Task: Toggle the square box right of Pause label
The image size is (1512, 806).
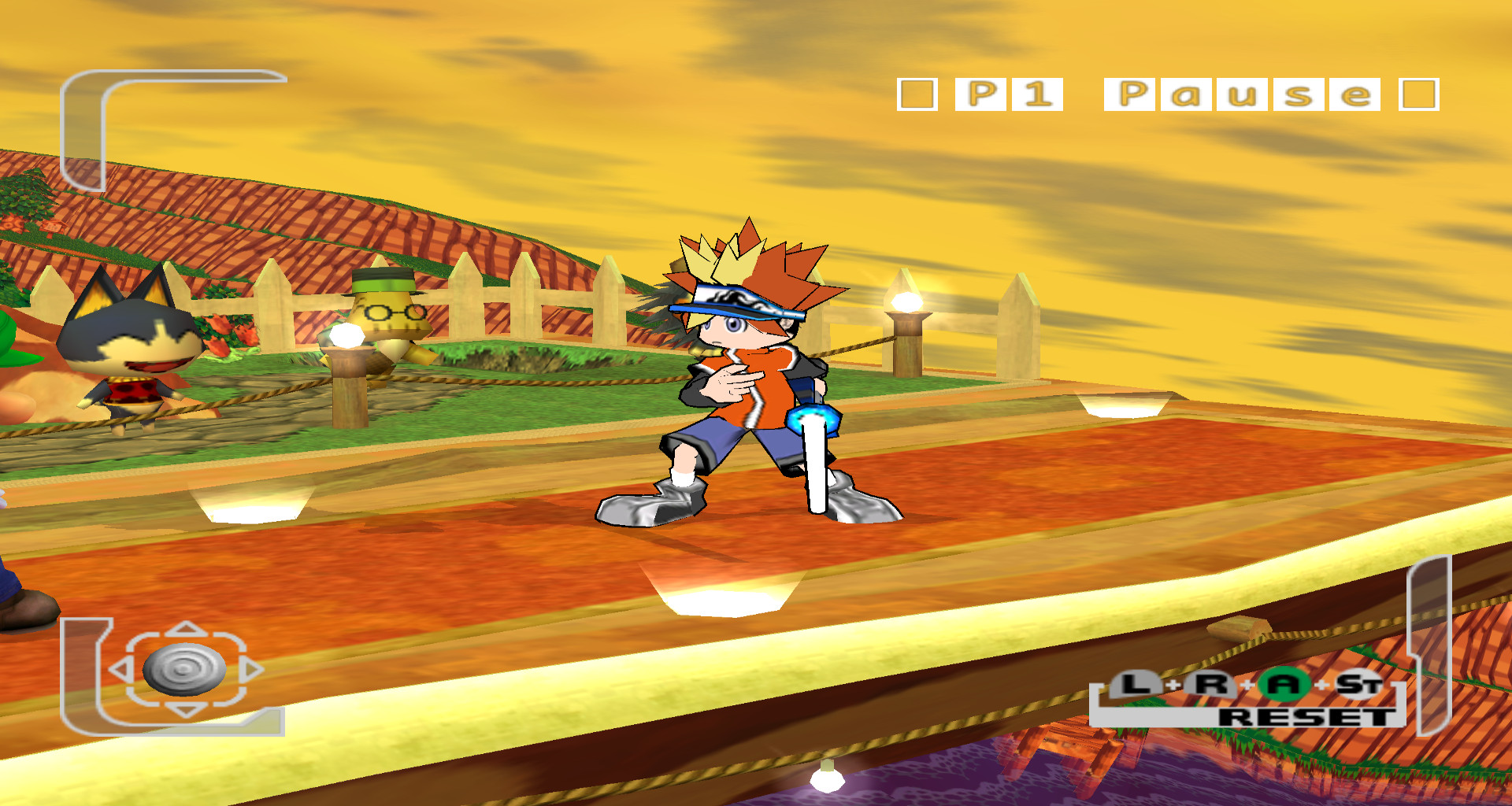Action: (x=1419, y=92)
